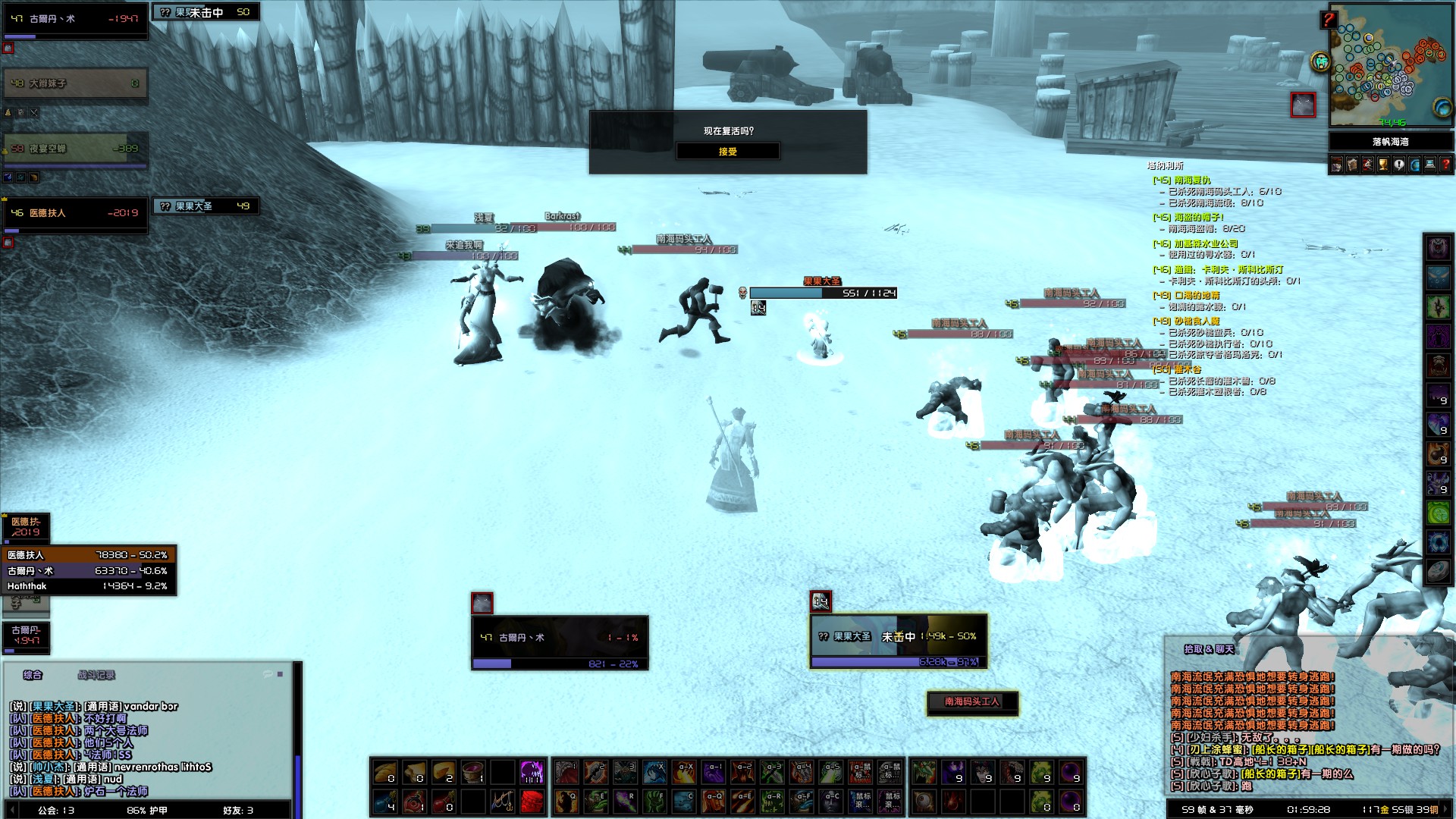Activate the ability bound to Q
Viewport: 1456px width, 819px height.
[x=566, y=801]
